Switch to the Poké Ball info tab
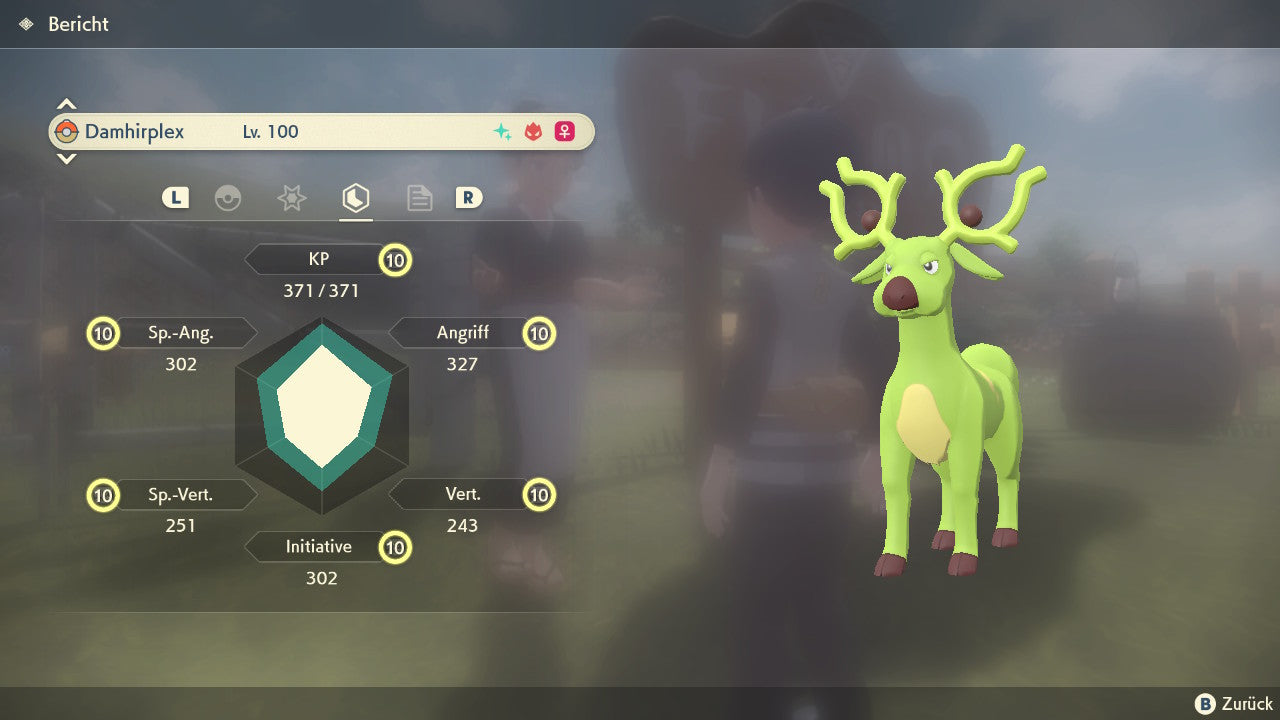 pyautogui.click(x=228, y=198)
